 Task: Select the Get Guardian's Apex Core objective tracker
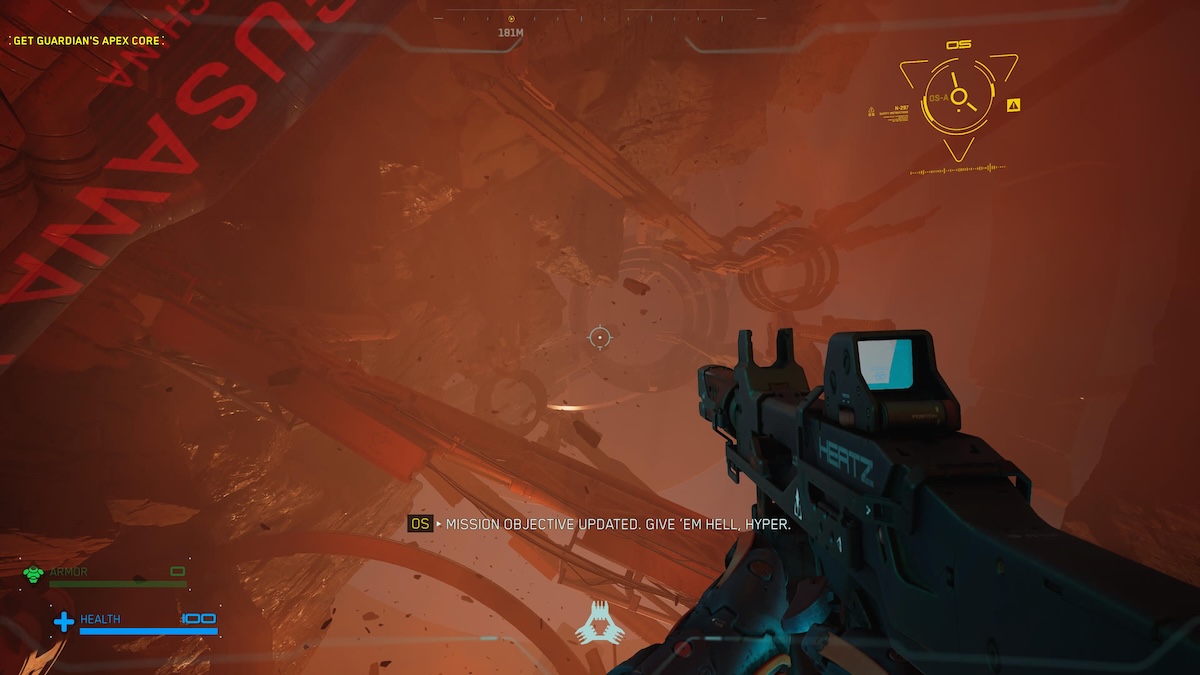tap(87, 41)
